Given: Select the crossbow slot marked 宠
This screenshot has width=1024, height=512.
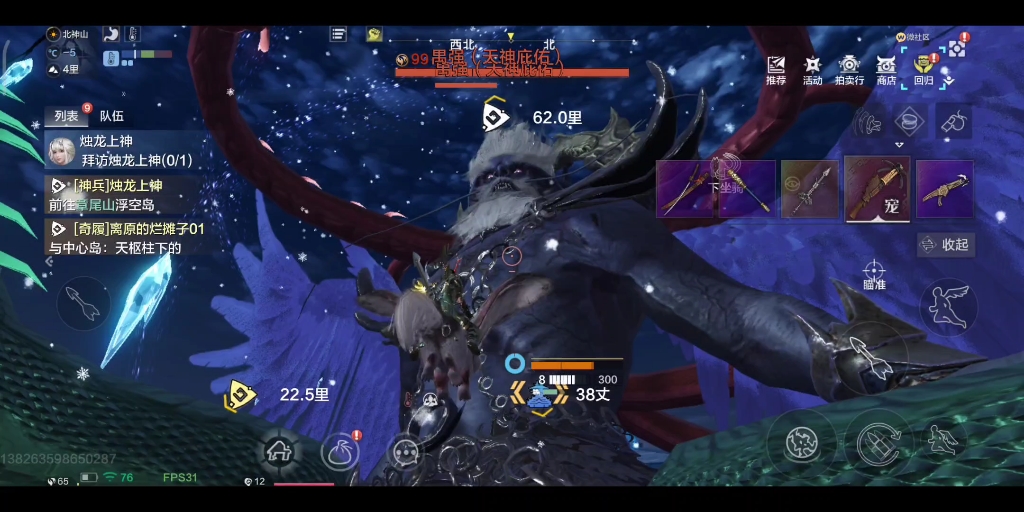Looking at the screenshot, I should coord(877,188).
